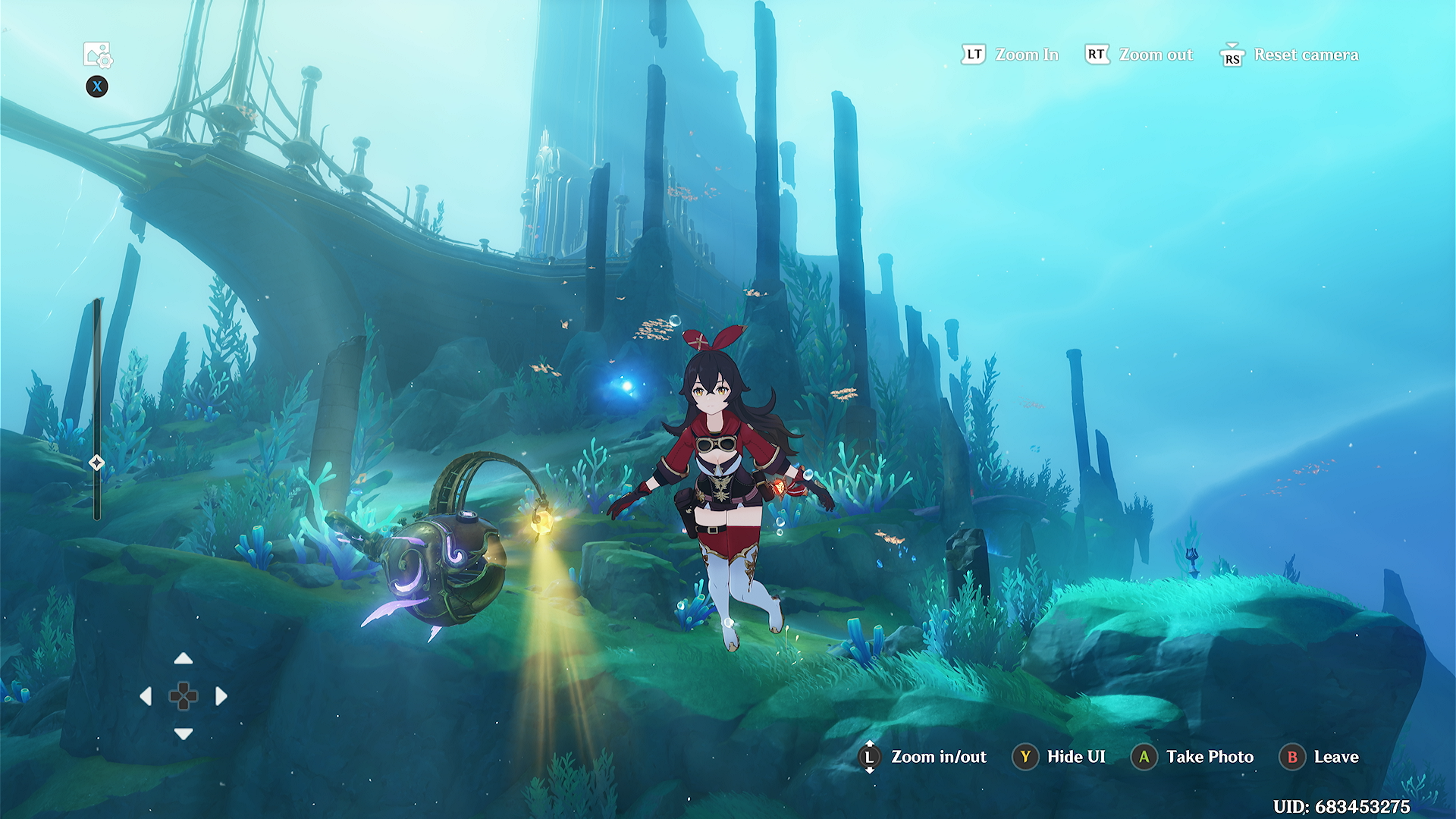The width and height of the screenshot is (1456, 819).
Task: Leave the photo mode
Action: pos(1335,757)
